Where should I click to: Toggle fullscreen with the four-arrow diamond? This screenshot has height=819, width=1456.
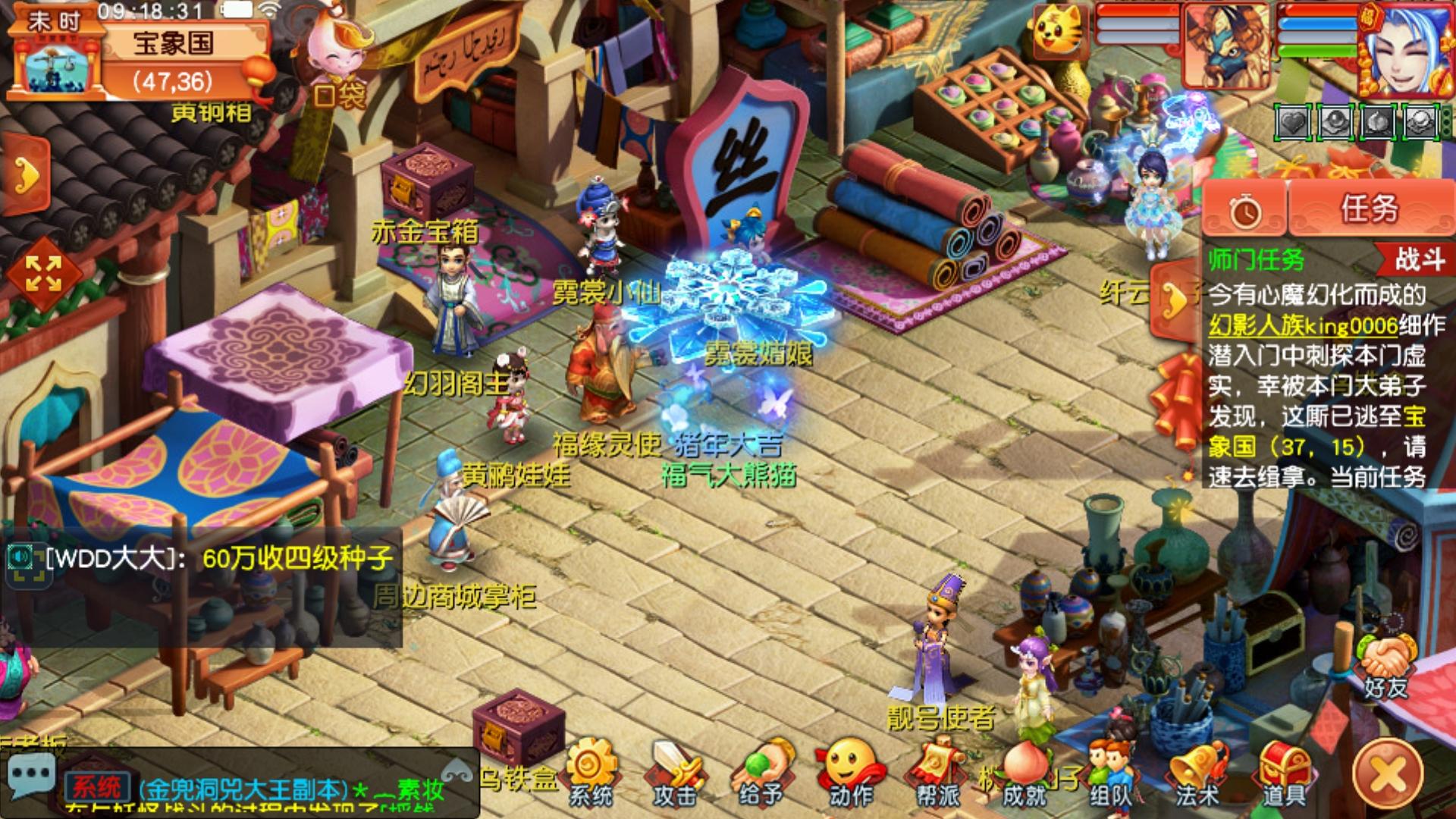tap(43, 274)
